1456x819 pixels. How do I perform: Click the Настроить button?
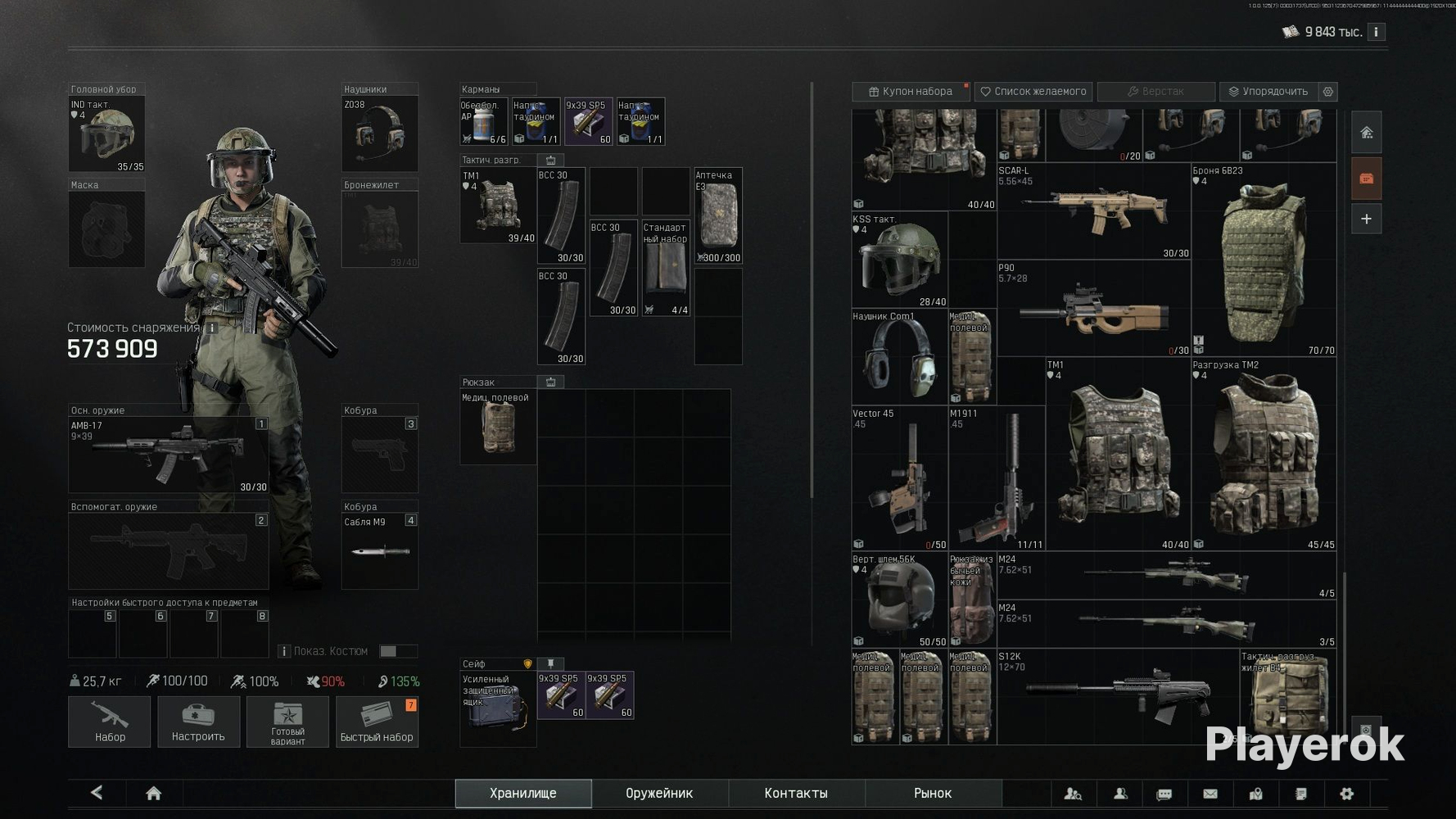coord(198,722)
